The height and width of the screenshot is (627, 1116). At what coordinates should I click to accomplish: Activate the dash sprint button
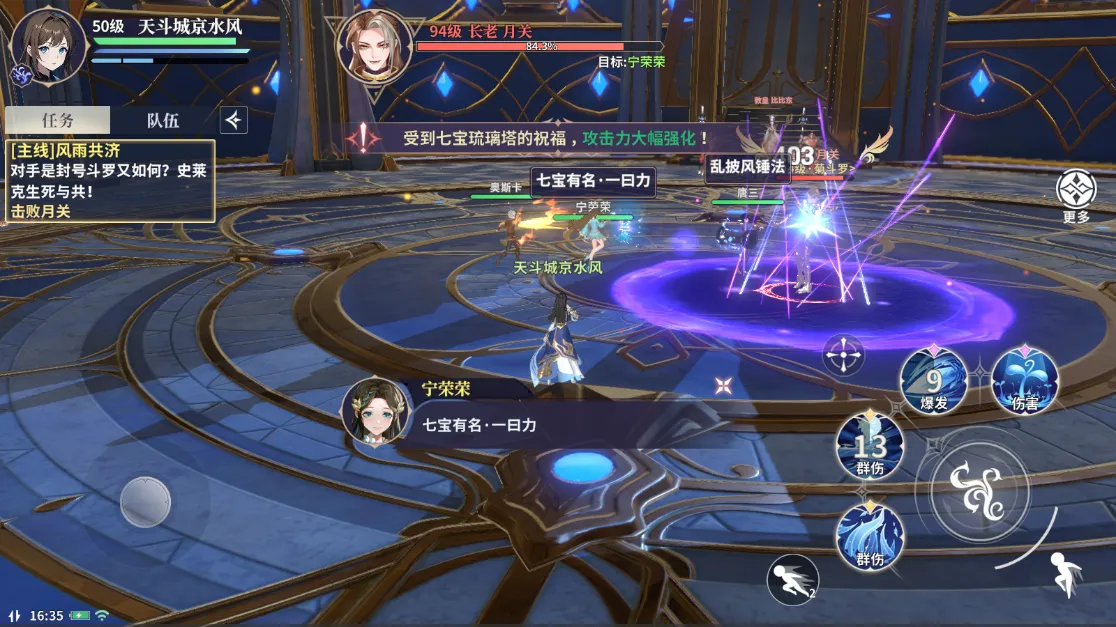pyautogui.click(x=792, y=580)
